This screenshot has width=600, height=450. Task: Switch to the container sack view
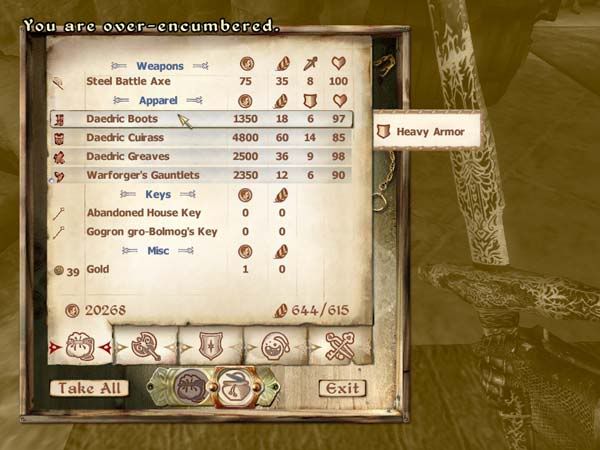pyautogui.click(x=190, y=386)
